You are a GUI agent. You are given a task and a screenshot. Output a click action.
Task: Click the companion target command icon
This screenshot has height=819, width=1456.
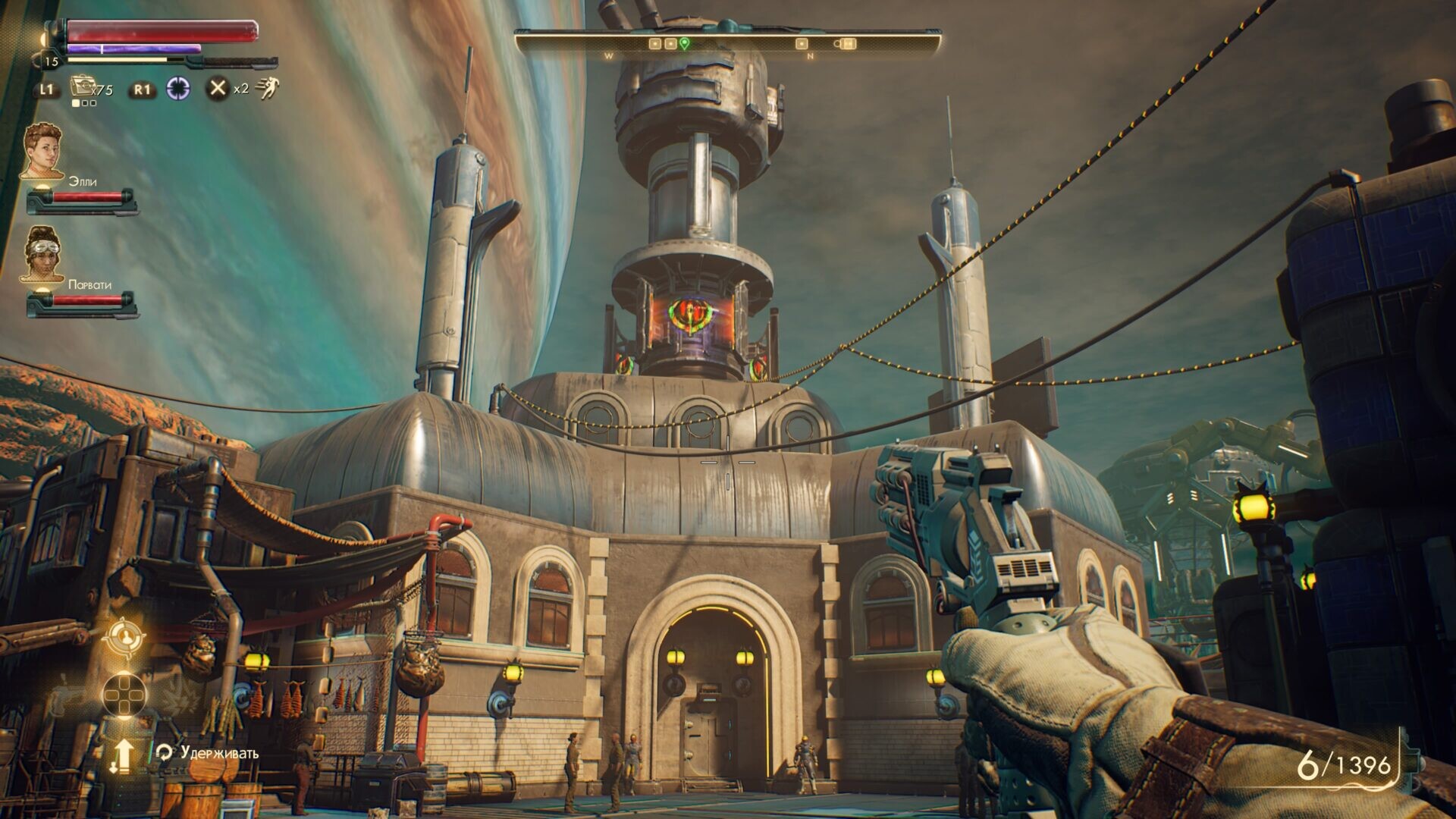point(123,638)
